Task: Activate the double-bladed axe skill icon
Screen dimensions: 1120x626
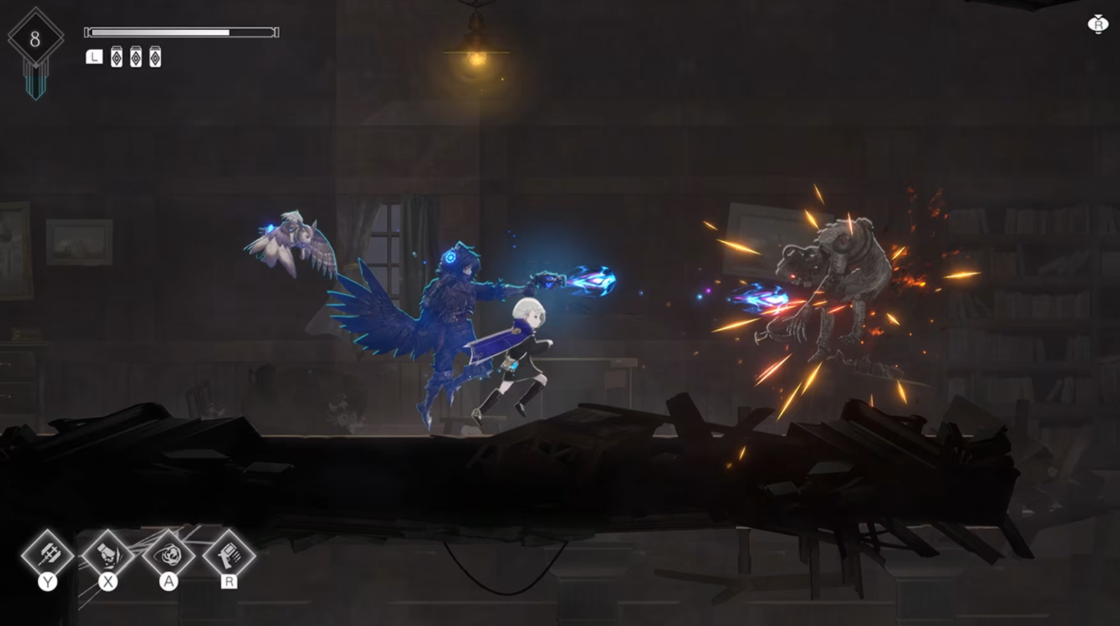Action: click(47, 553)
